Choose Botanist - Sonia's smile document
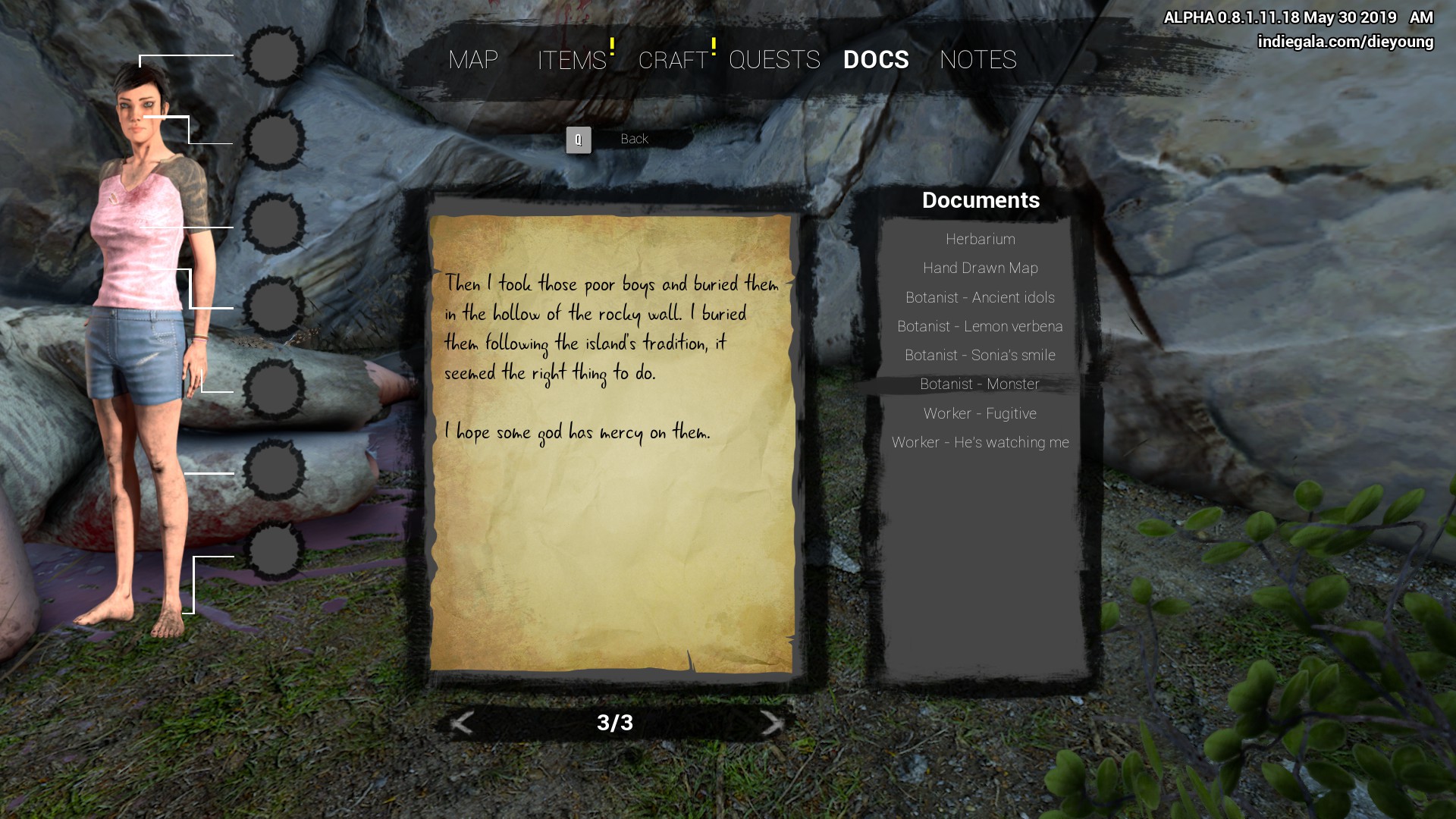This screenshot has height=819, width=1456. coord(980,355)
